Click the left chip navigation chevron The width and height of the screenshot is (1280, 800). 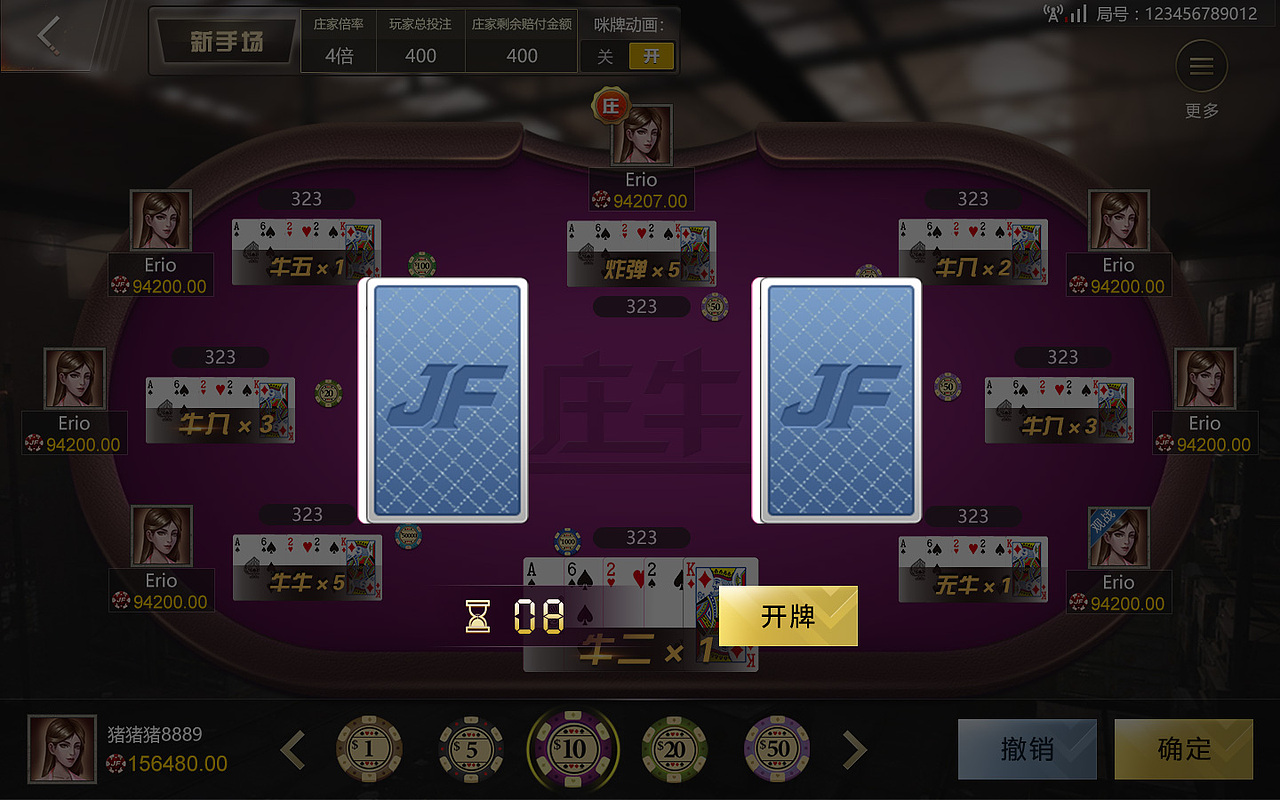(x=292, y=748)
